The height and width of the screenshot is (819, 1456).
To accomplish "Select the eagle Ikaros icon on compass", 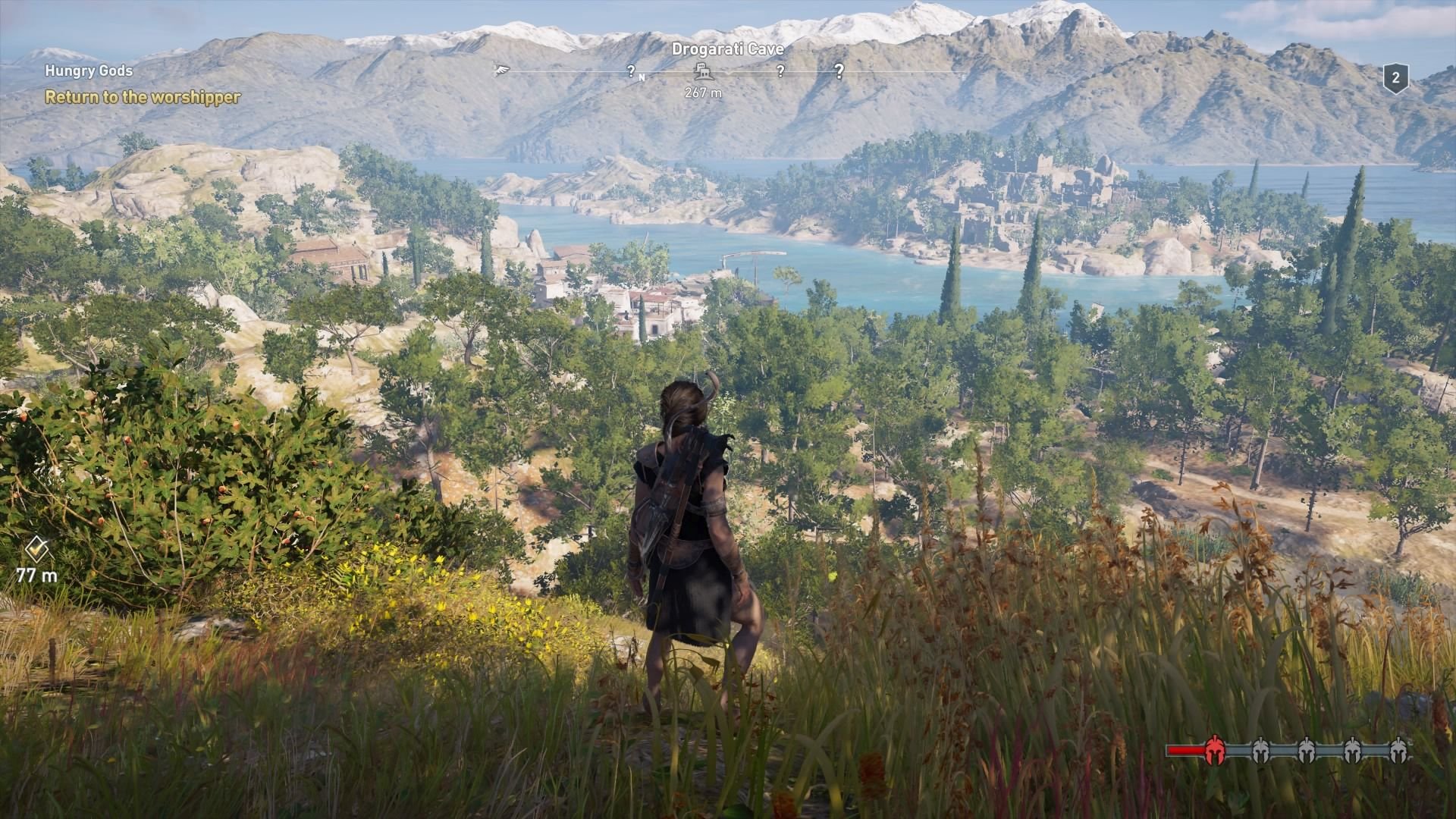I will 500,70.
